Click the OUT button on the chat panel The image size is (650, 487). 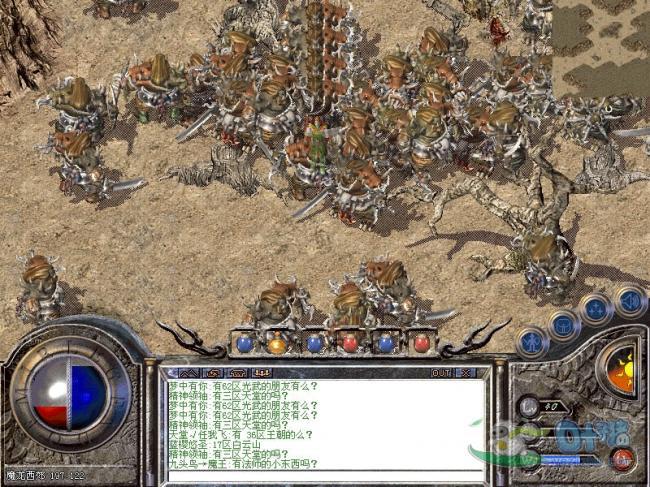(x=441, y=372)
